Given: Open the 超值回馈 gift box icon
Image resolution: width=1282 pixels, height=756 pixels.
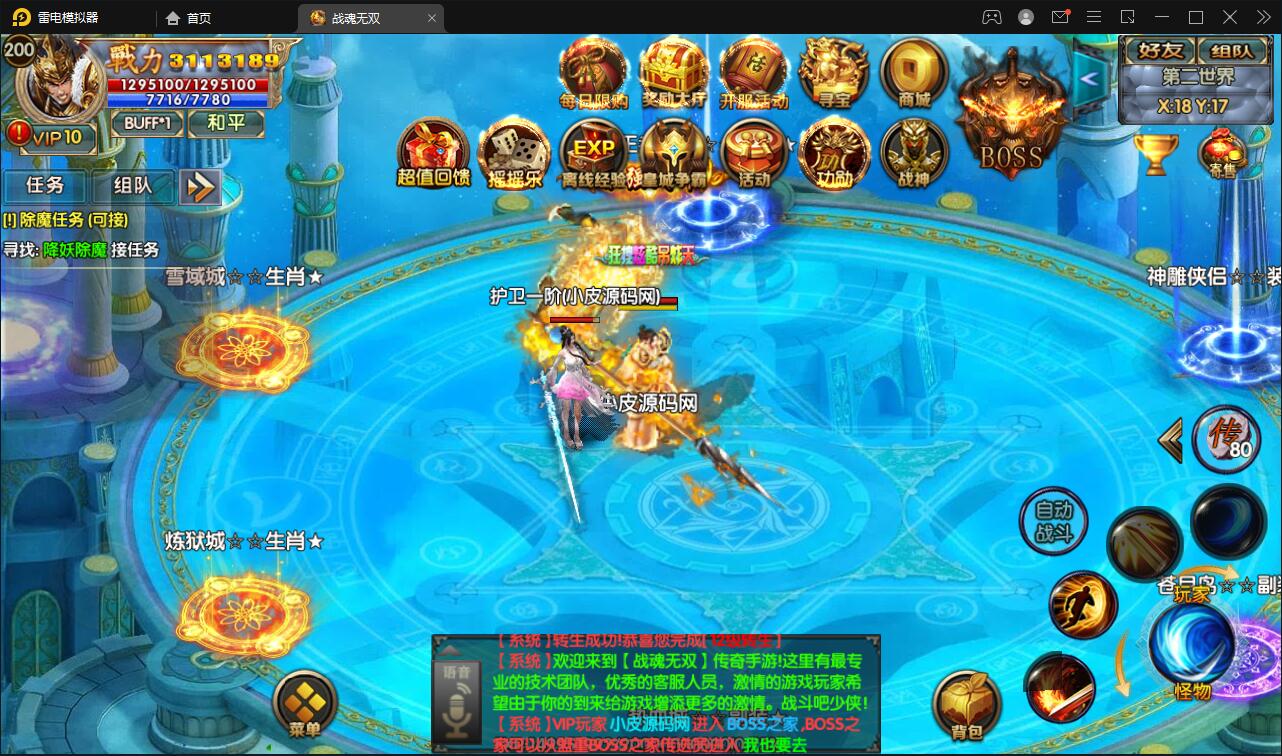Looking at the screenshot, I should [433, 153].
